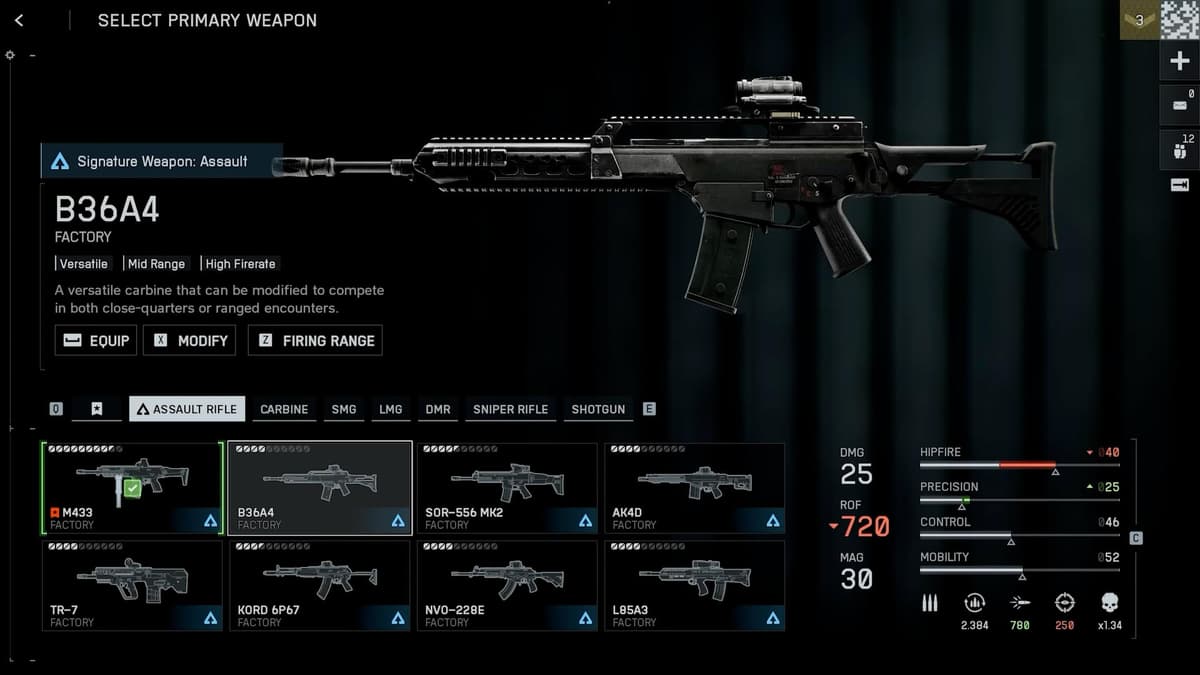Pick the AK4D assault rifle
The width and height of the screenshot is (1200, 675).
coord(694,487)
